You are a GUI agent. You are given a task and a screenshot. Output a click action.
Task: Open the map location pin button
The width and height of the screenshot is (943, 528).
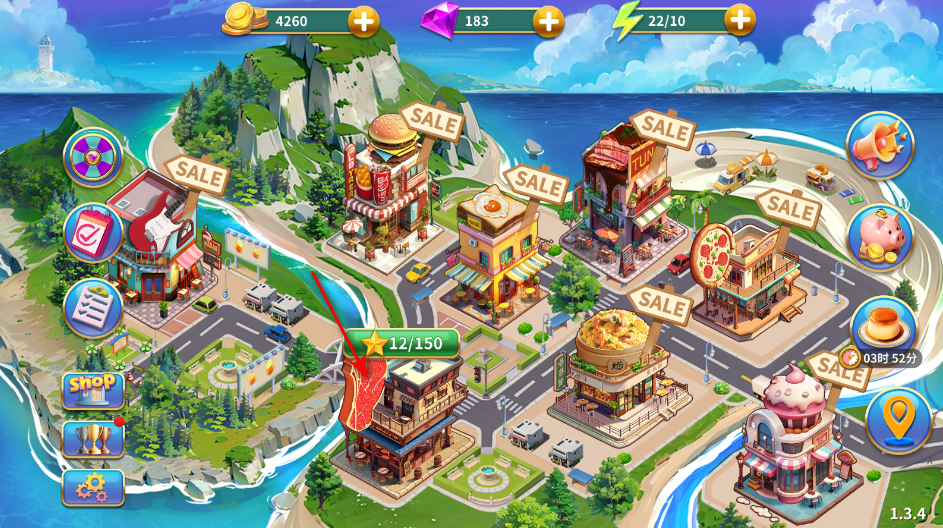coord(898,421)
